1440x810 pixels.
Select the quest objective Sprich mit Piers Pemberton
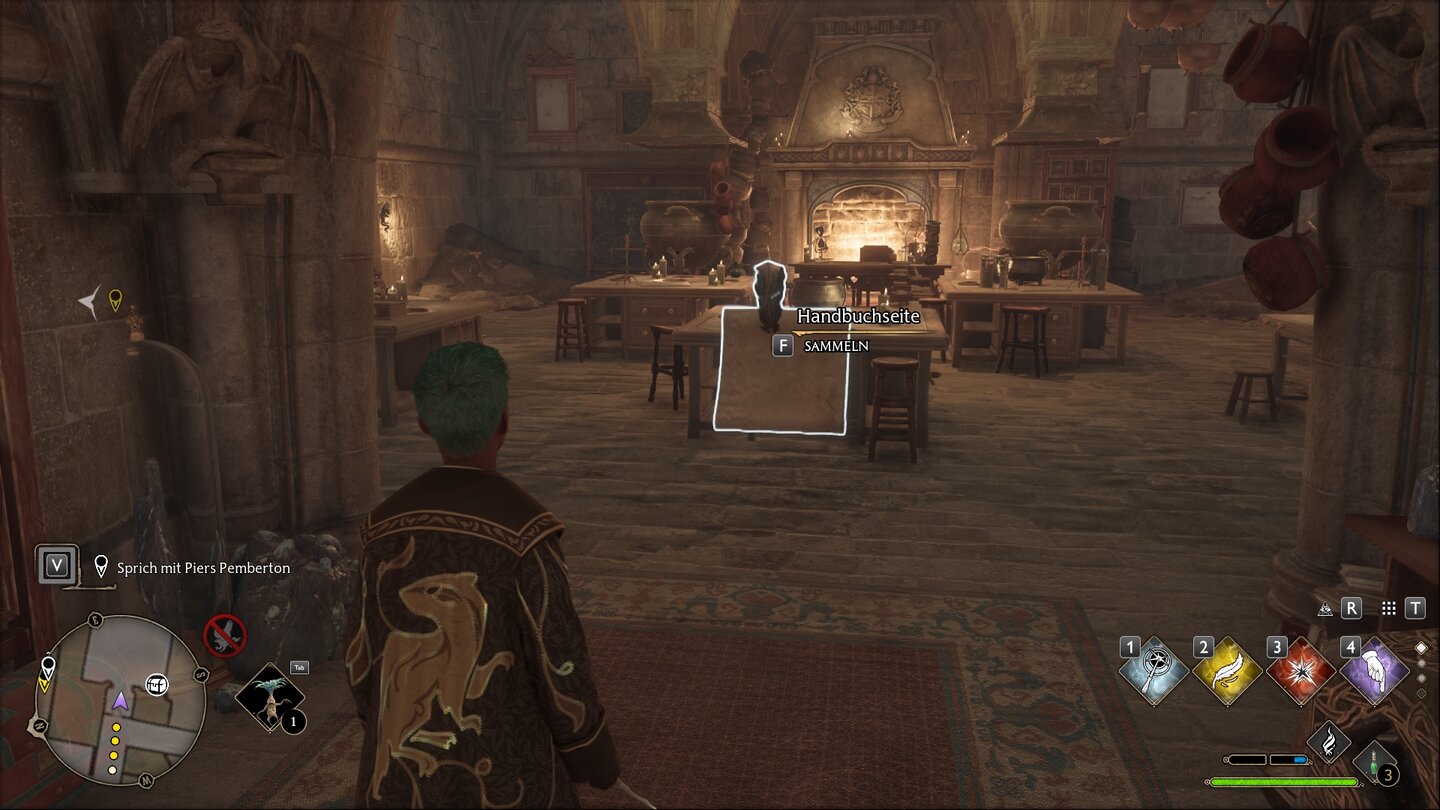coord(203,568)
